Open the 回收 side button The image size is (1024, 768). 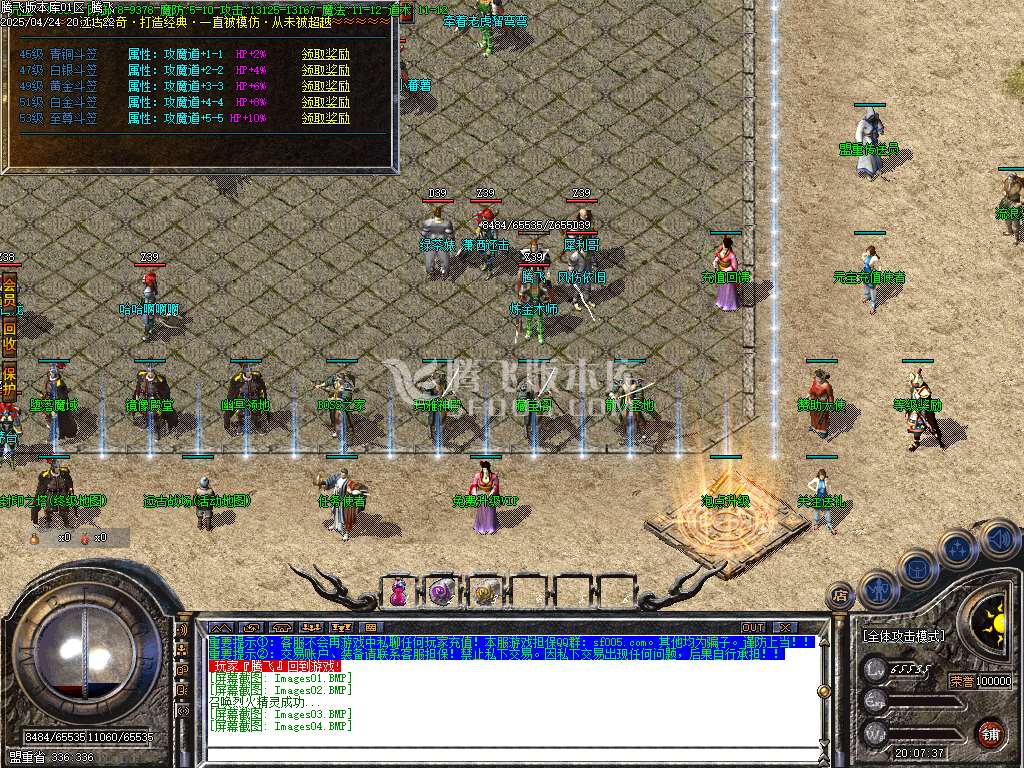9,336
